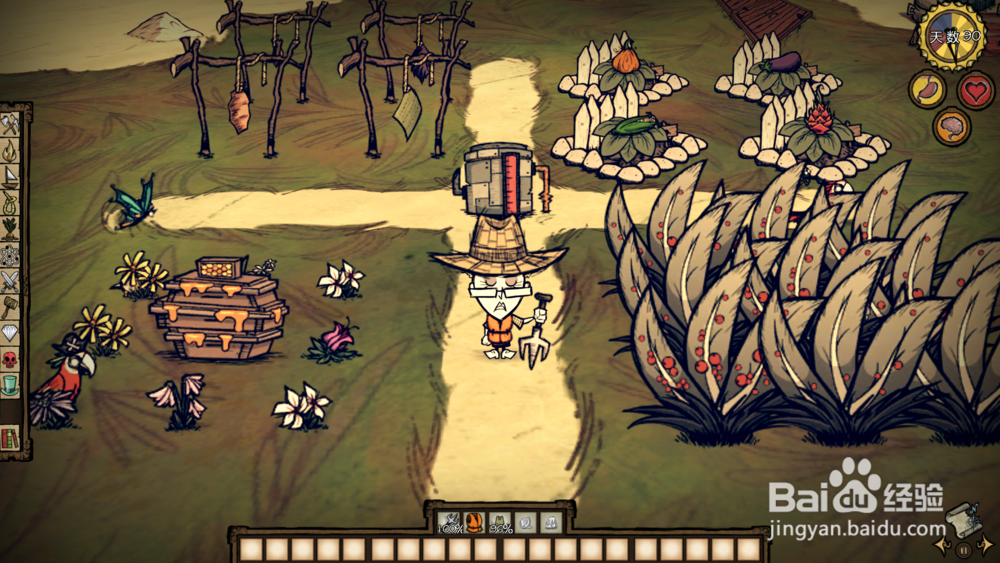Select the equipped pitchfork hand slot

[448, 522]
